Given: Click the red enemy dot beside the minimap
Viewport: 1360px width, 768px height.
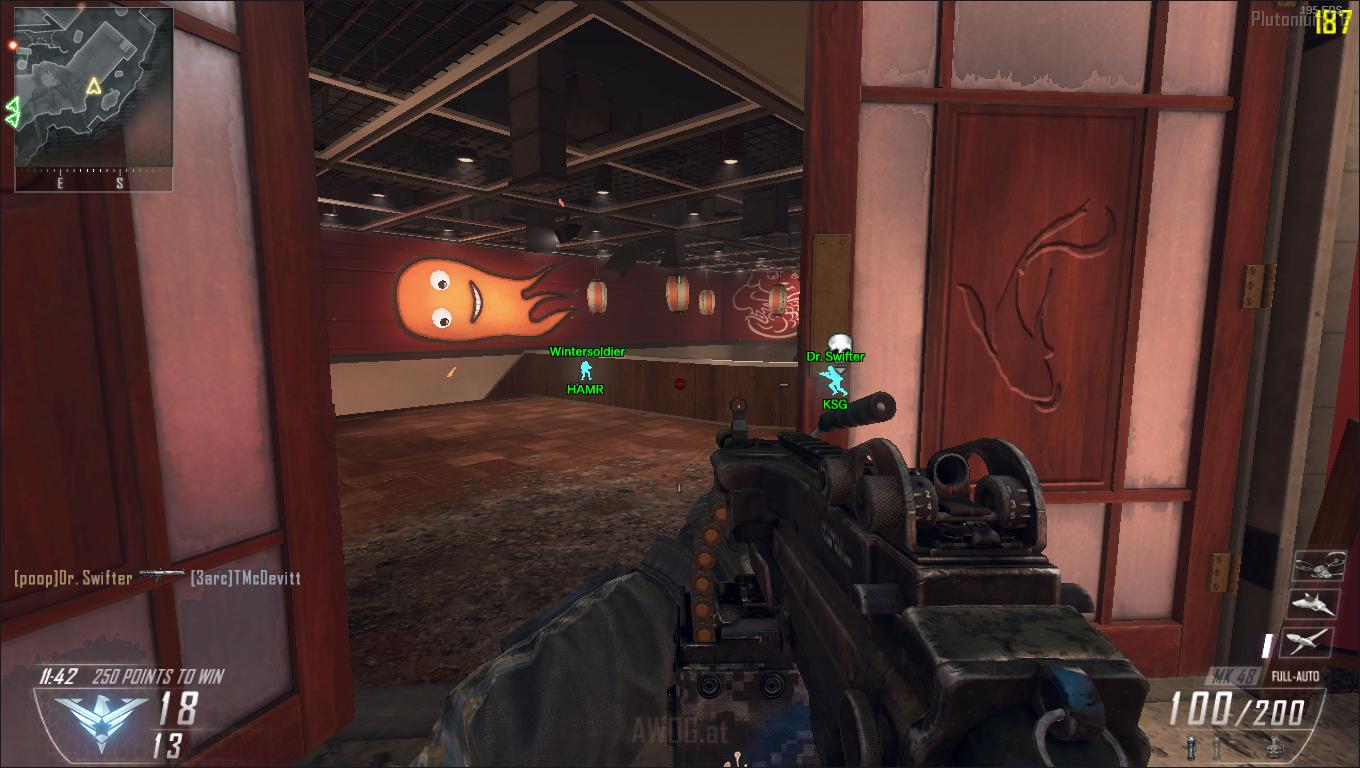Looking at the screenshot, I should point(13,45).
